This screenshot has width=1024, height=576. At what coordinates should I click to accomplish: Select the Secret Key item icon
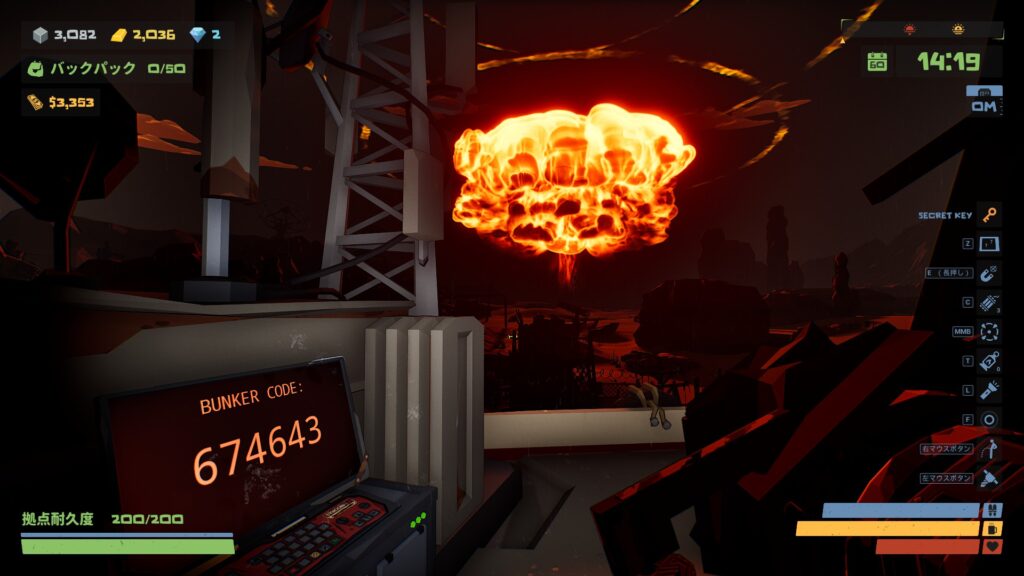(989, 215)
